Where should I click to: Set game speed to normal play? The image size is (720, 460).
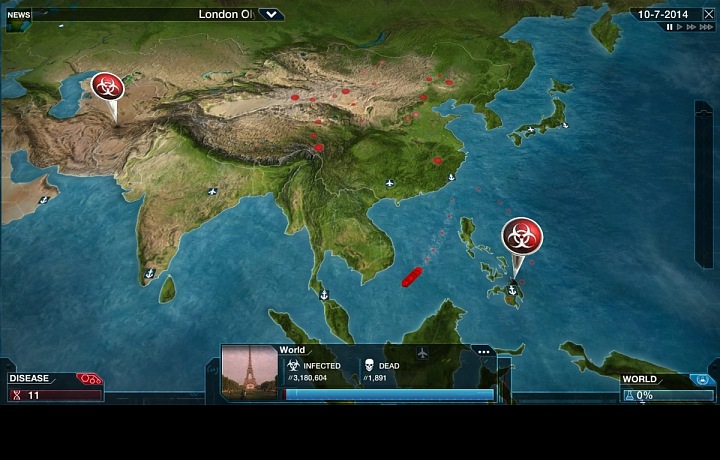pyautogui.click(x=681, y=27)
